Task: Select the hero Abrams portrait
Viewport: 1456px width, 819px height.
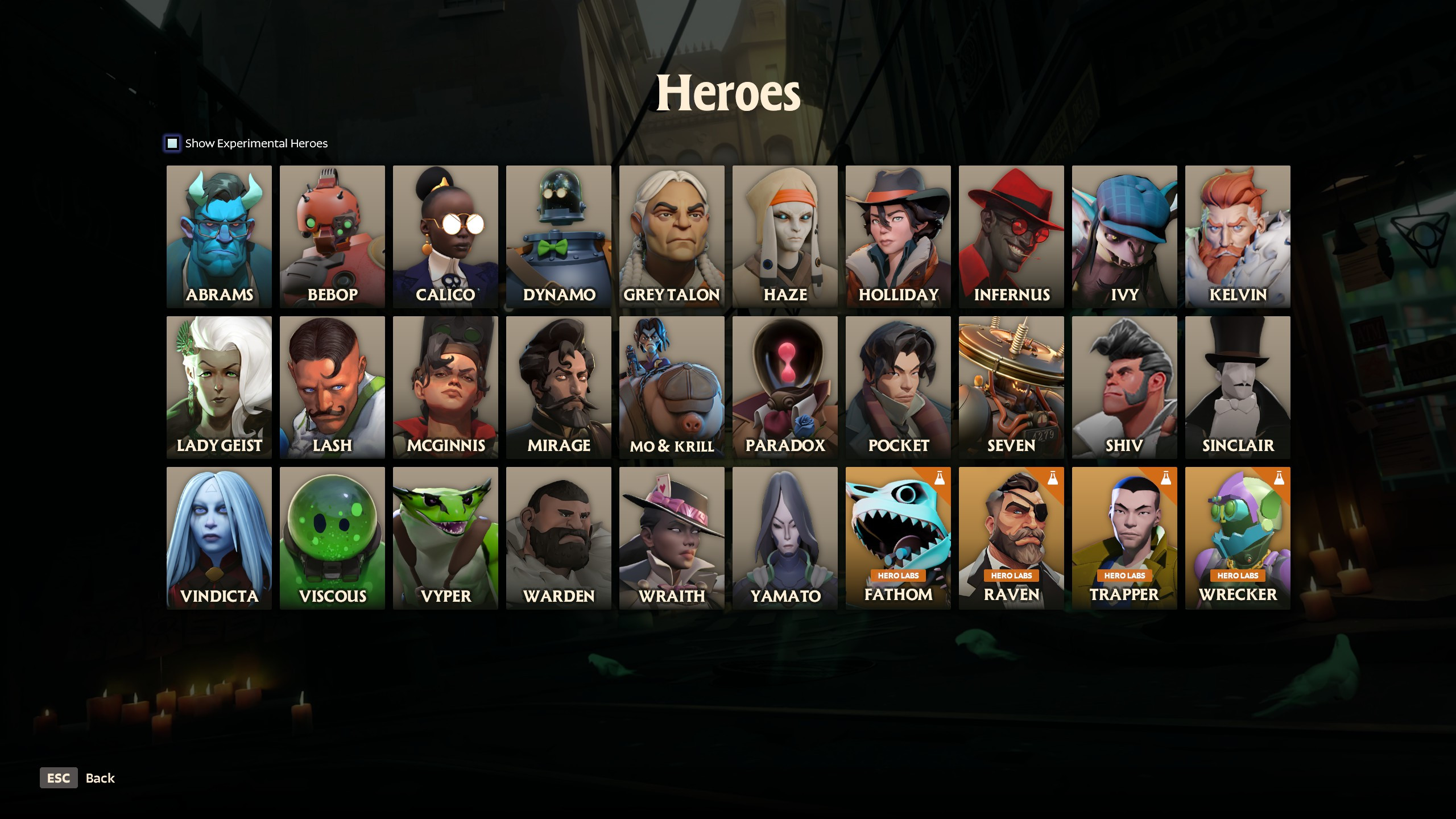Action: pyautogui.click(x=218, y=236)
